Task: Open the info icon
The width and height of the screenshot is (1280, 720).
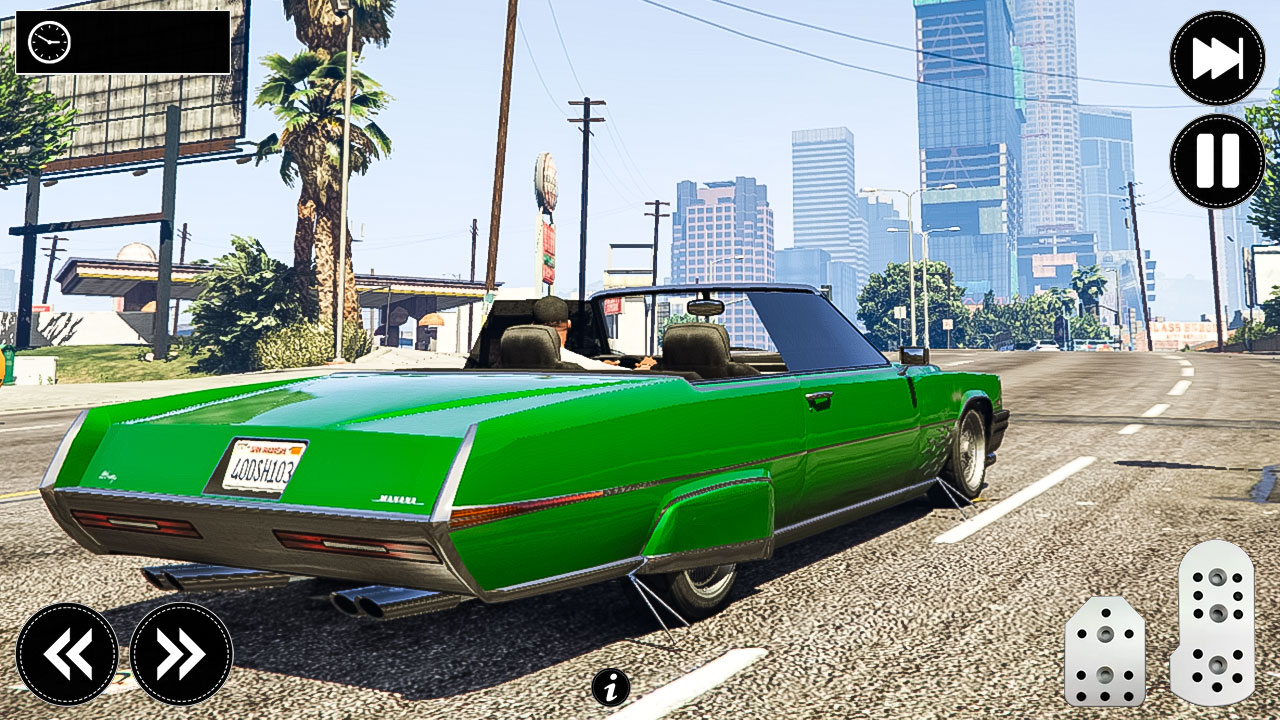Action: [x=611, y=687]
